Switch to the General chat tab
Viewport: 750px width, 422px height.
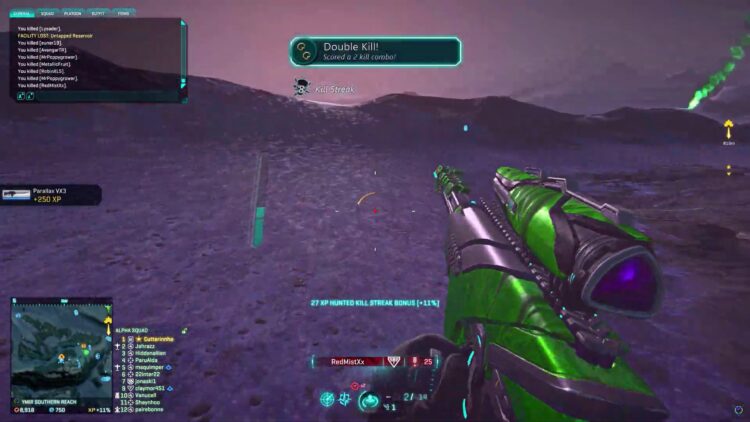click(x=22, y=14)
